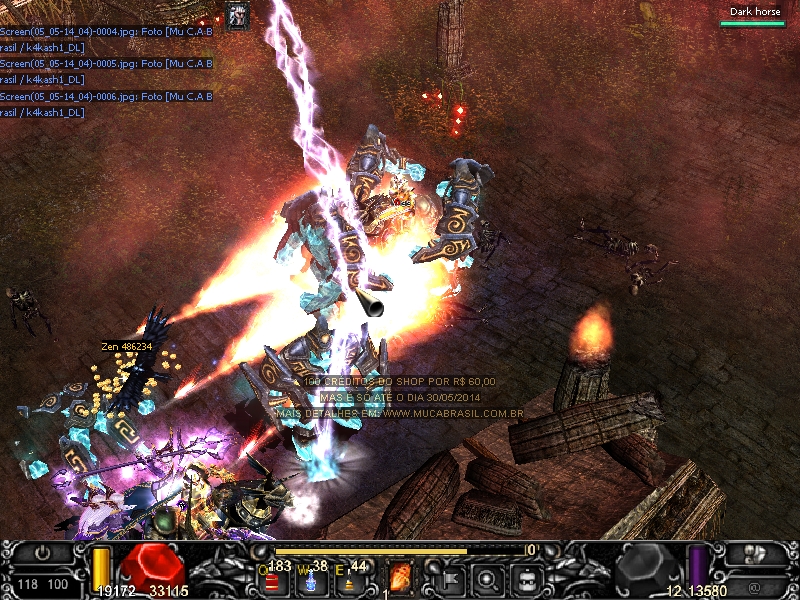
Task: Click the Dark horse pet status panel
Action: coord(754,15)
